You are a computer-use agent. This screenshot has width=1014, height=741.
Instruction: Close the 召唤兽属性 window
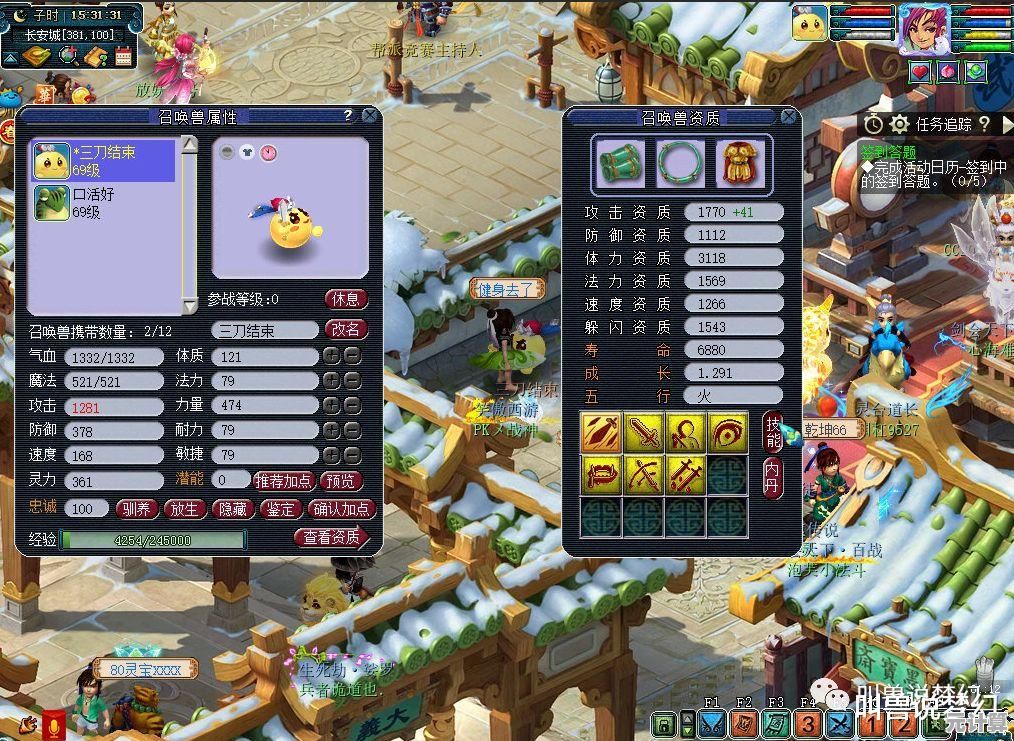pyautogui.click(x=370, y=116)
